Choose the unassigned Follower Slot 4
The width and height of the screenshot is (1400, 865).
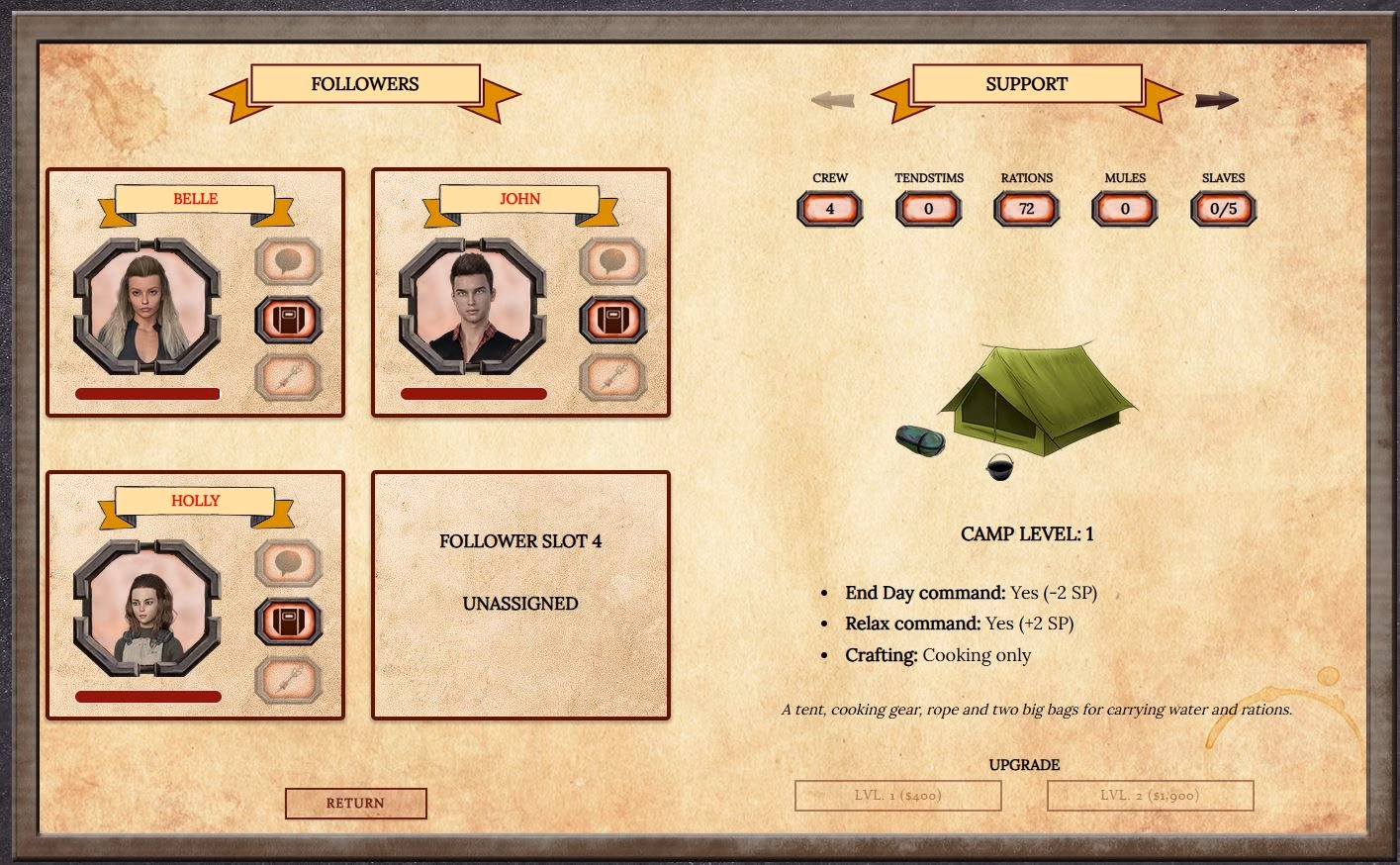pos(520,594)
